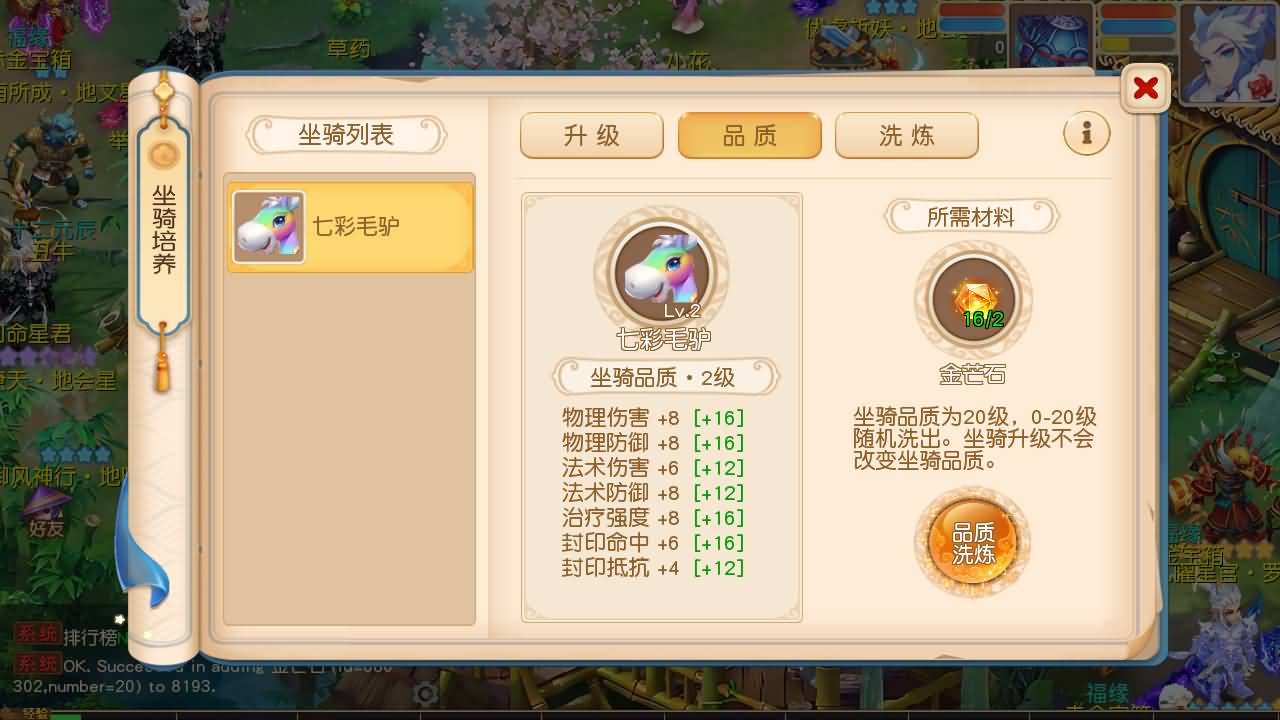1280x720 pixels.
Task: Switch to the 升级 tab
Action: click(x=591, y=134)
